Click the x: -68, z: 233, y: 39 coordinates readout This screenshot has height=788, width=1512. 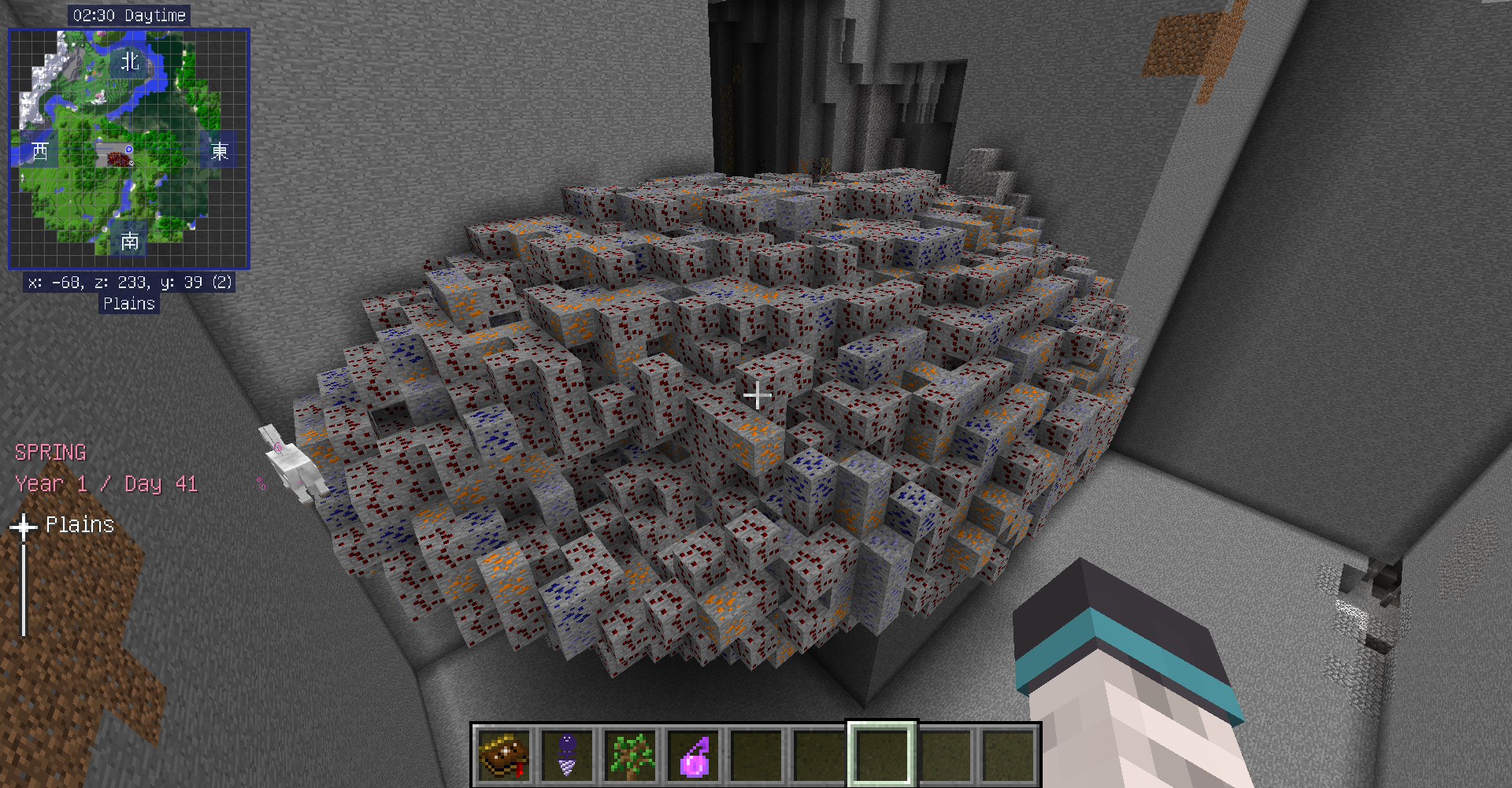point(128,283)
